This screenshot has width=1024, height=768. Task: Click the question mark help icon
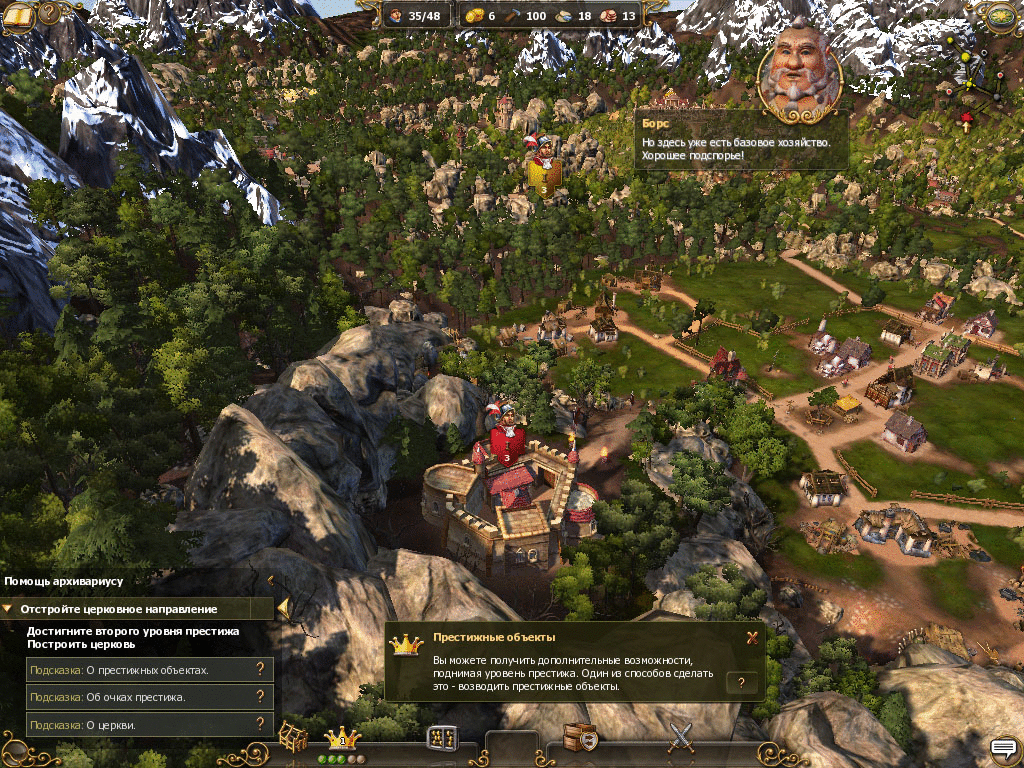click(49, 14)
